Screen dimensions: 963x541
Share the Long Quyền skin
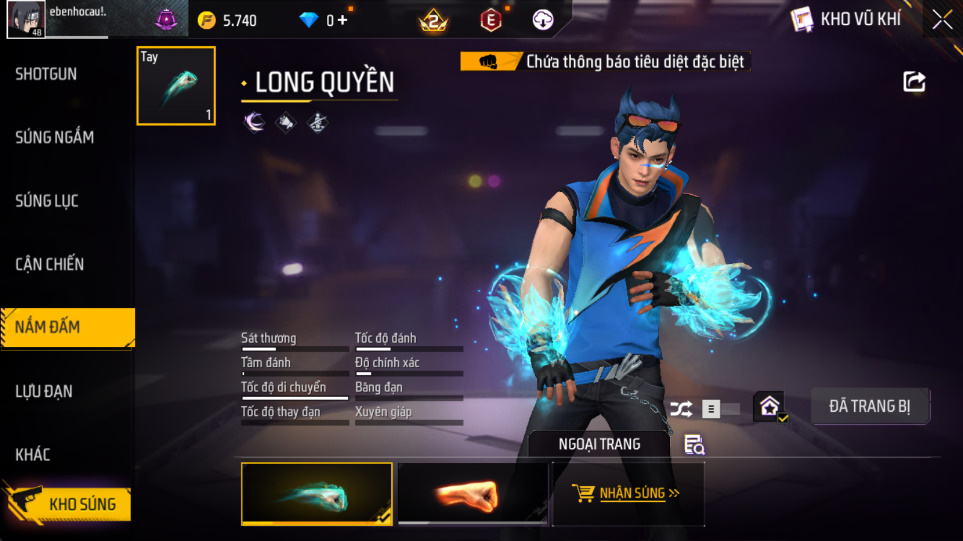[914, 82]
